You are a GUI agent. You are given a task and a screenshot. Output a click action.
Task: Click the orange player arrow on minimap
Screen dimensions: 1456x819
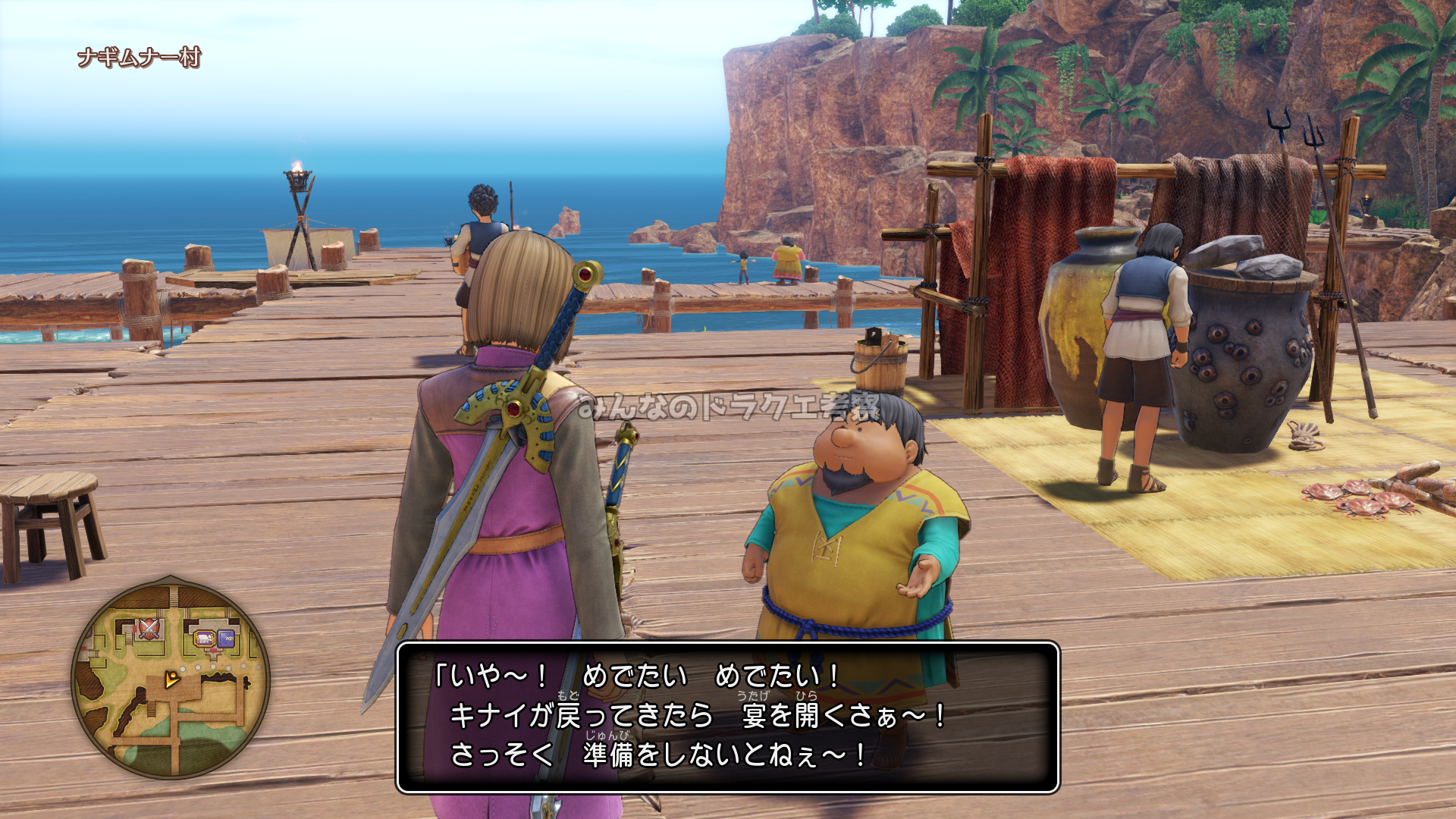point(173,679)
